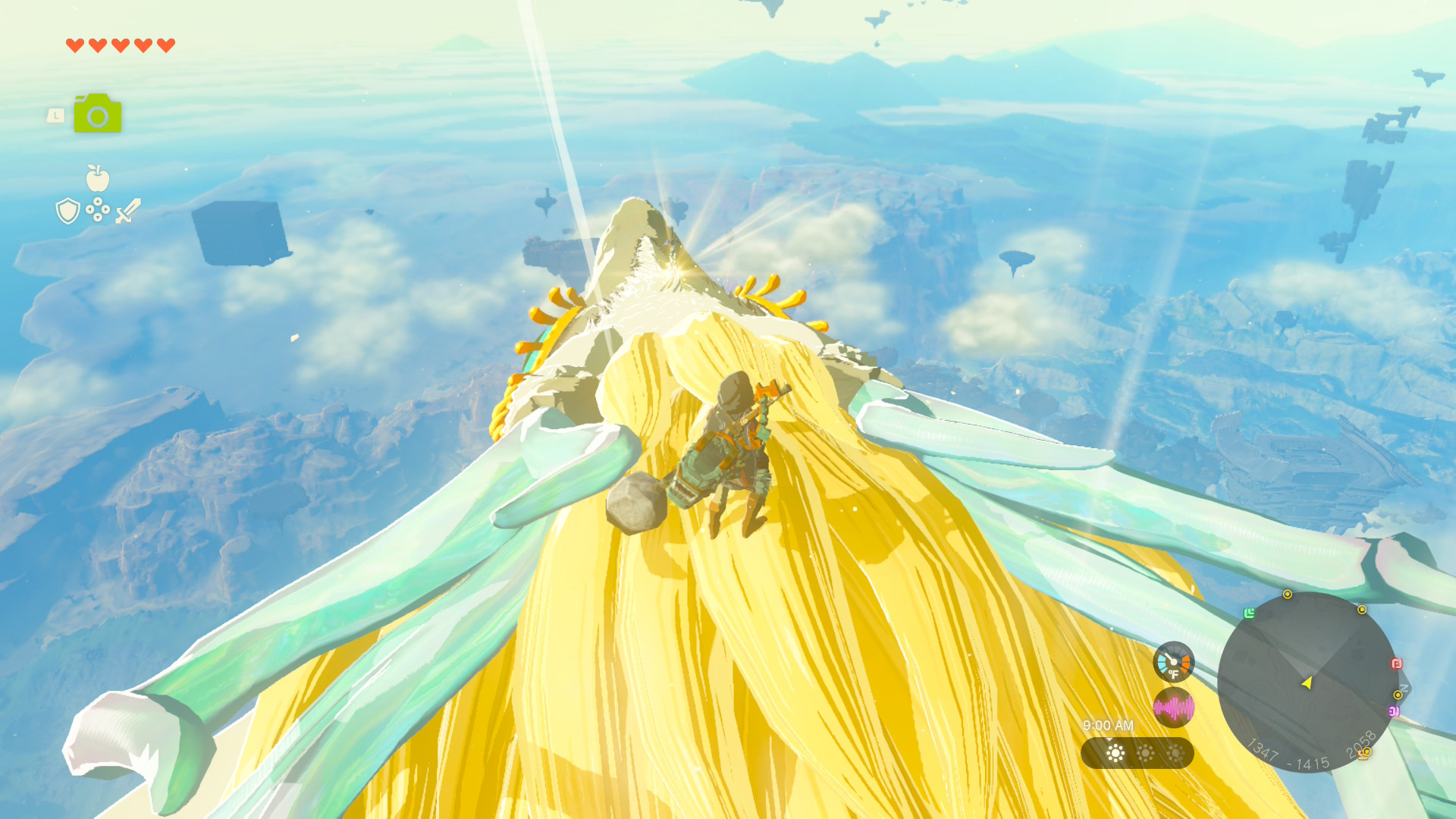Click the yellow player arrow on the minimap
Image resolution: width=1456 pixels, height=819 pixels.
(x=1307, y=682)
